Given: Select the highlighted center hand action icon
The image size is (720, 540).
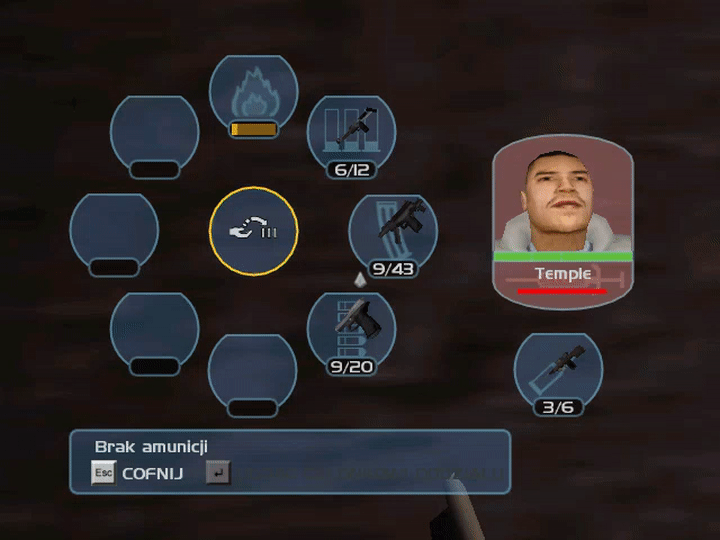Looking at the screenshot, I should (253, 231).
